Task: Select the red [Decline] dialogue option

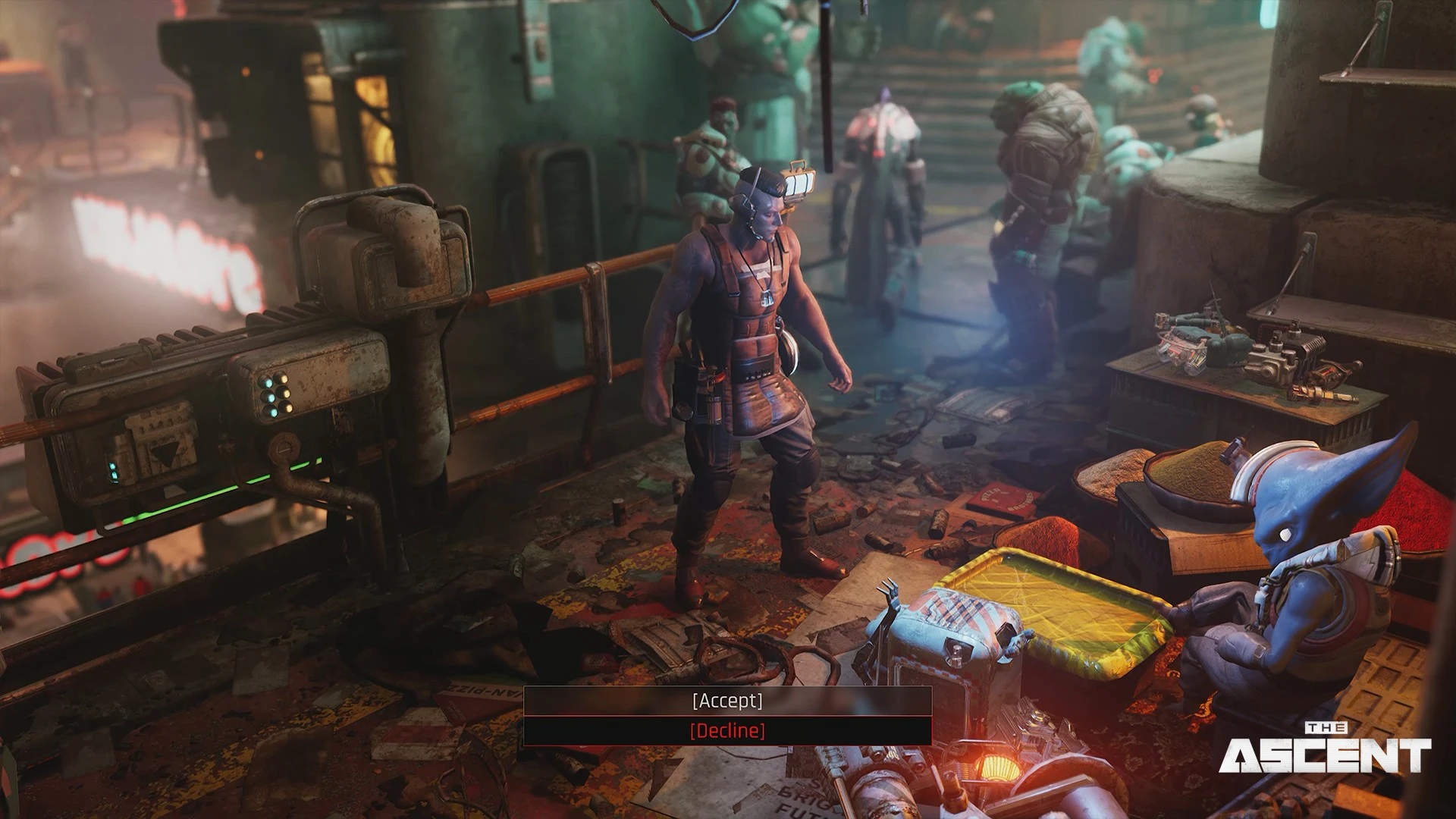Action: pyautogui.click(x=727, y=731)
